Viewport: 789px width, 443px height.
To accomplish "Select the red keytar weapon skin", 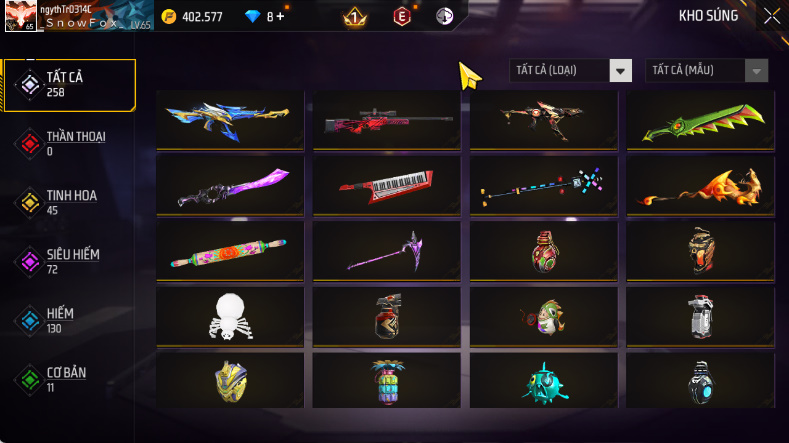I will coord(386,185).
